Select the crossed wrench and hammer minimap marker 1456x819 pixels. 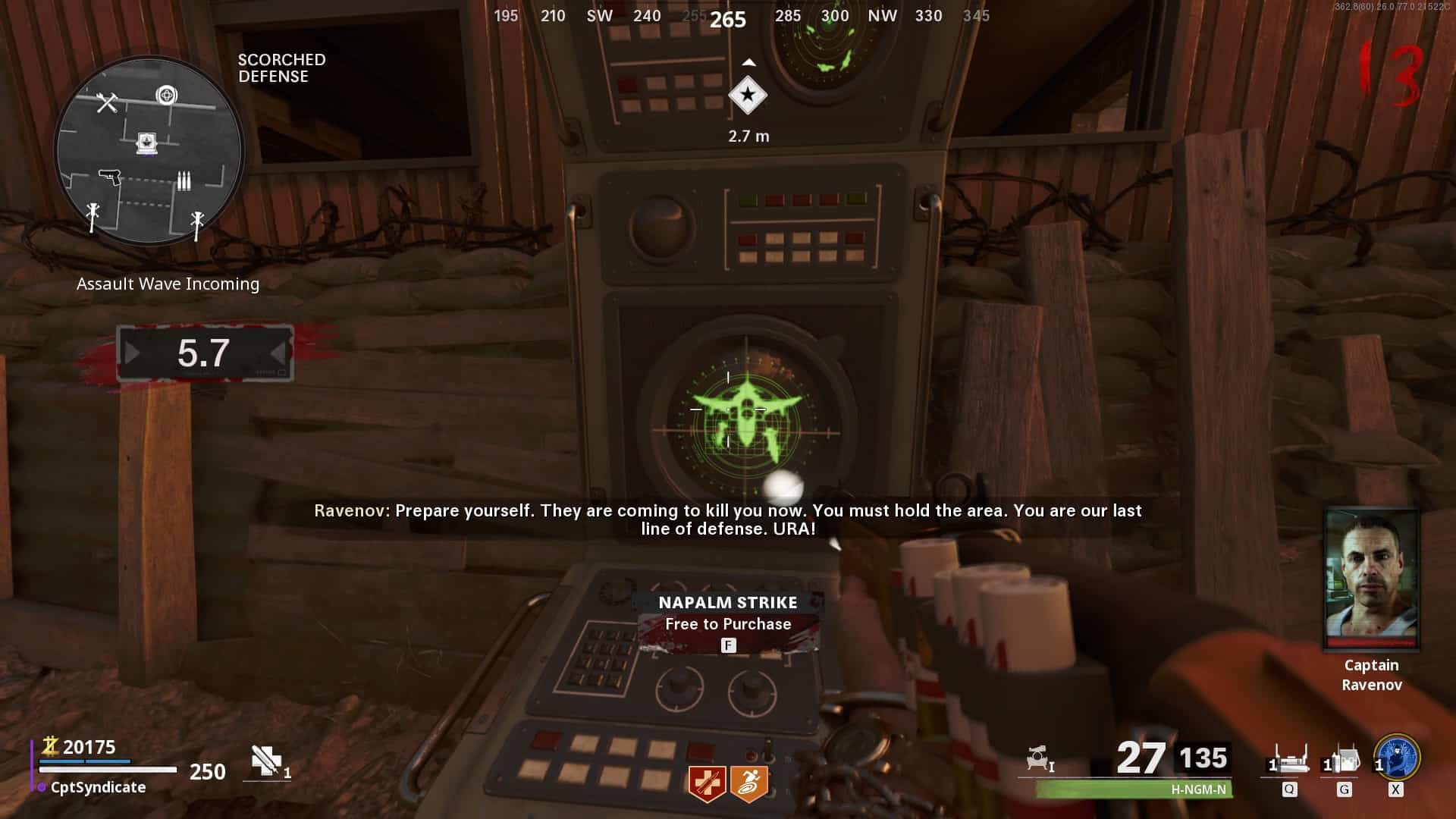[x=107, y=102]
